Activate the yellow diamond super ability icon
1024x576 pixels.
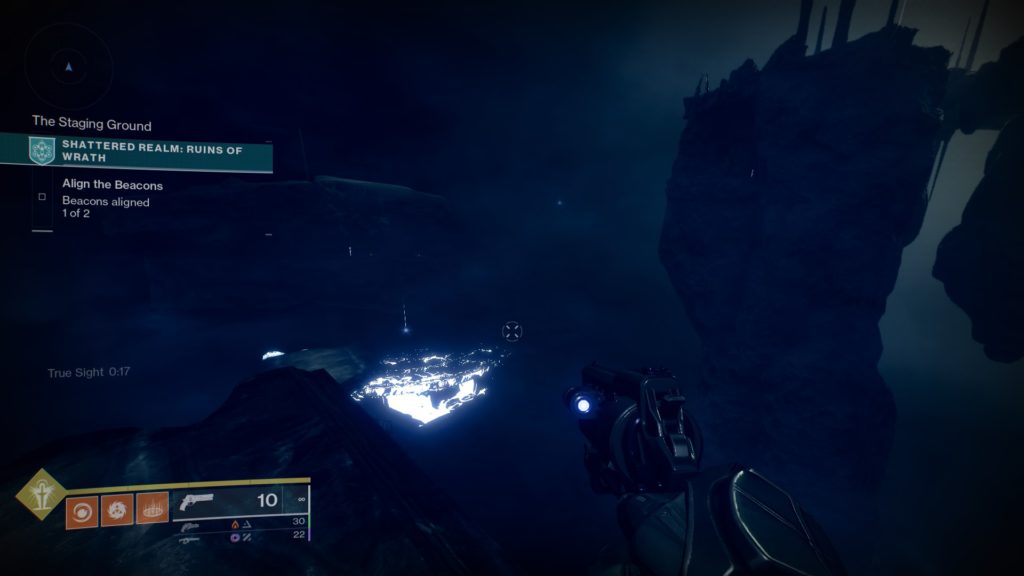(x=41, y=494)
